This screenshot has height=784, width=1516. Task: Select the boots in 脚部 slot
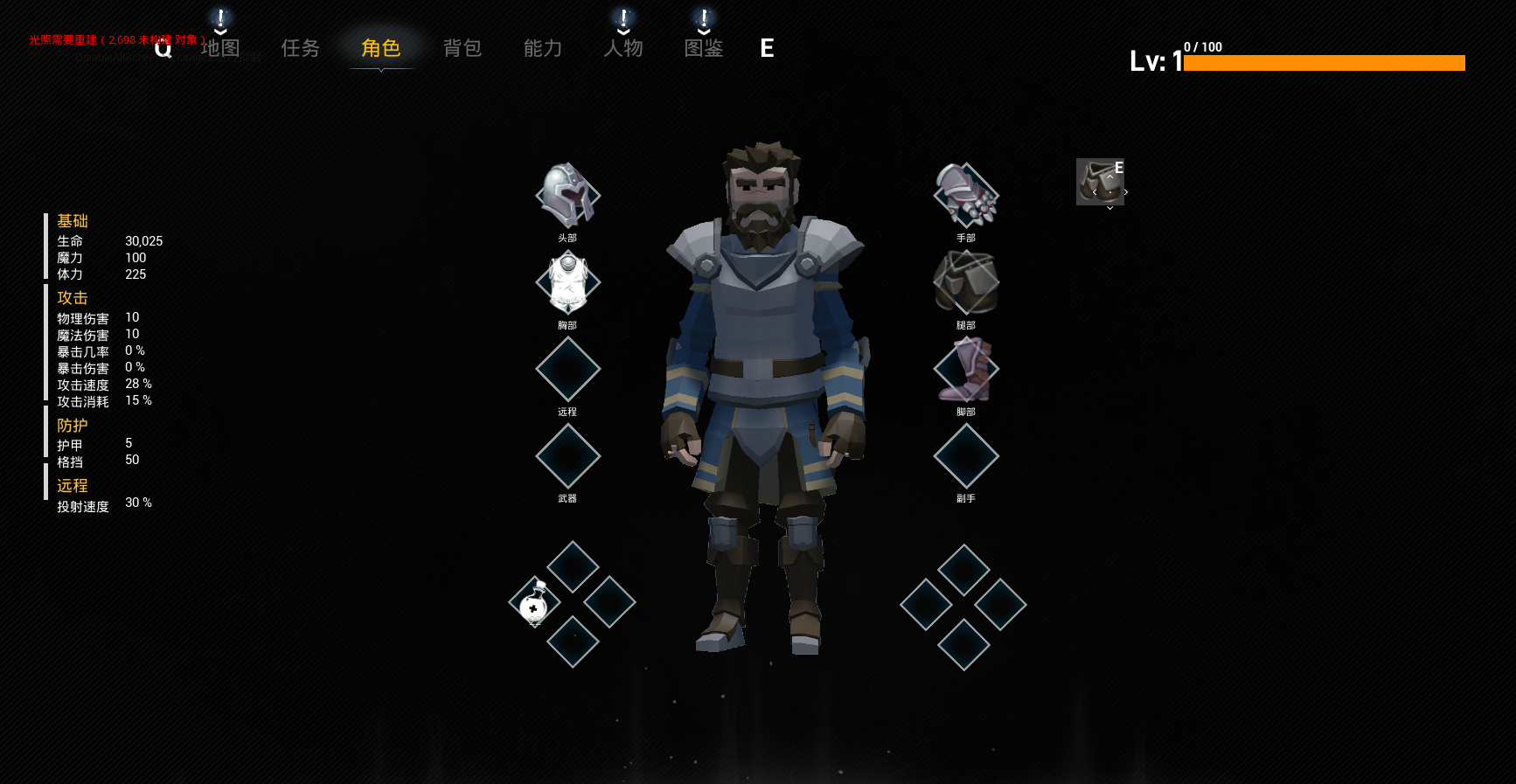coord(966,369)
